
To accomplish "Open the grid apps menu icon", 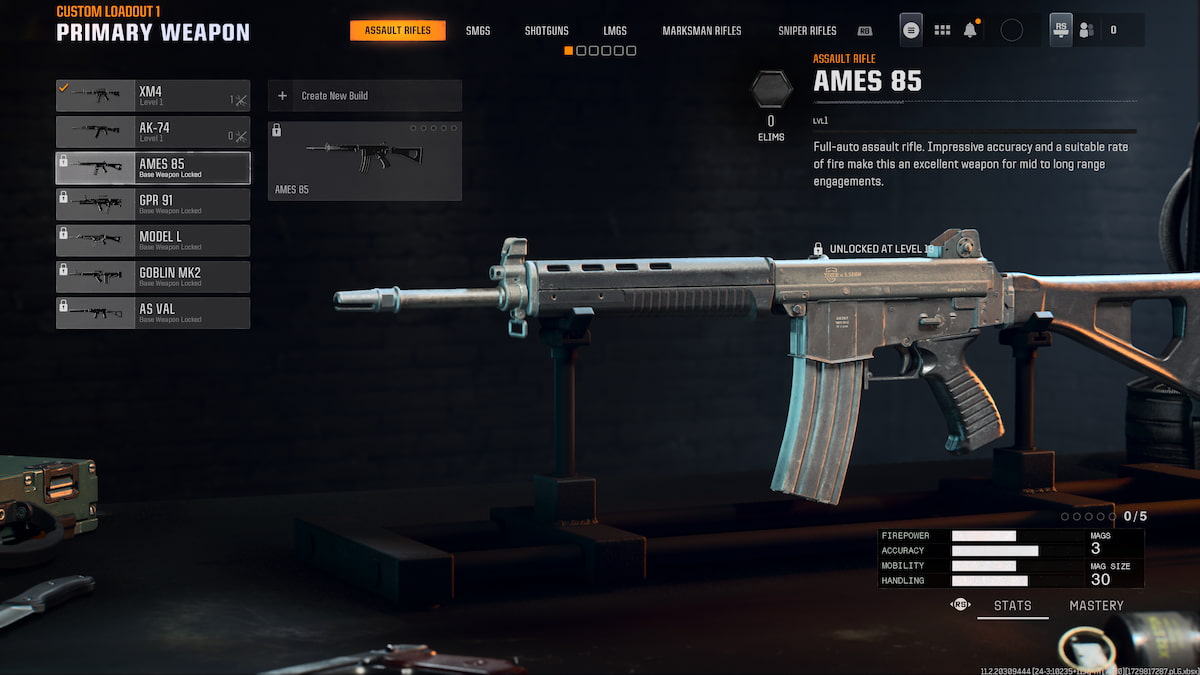I will [942, 30].
